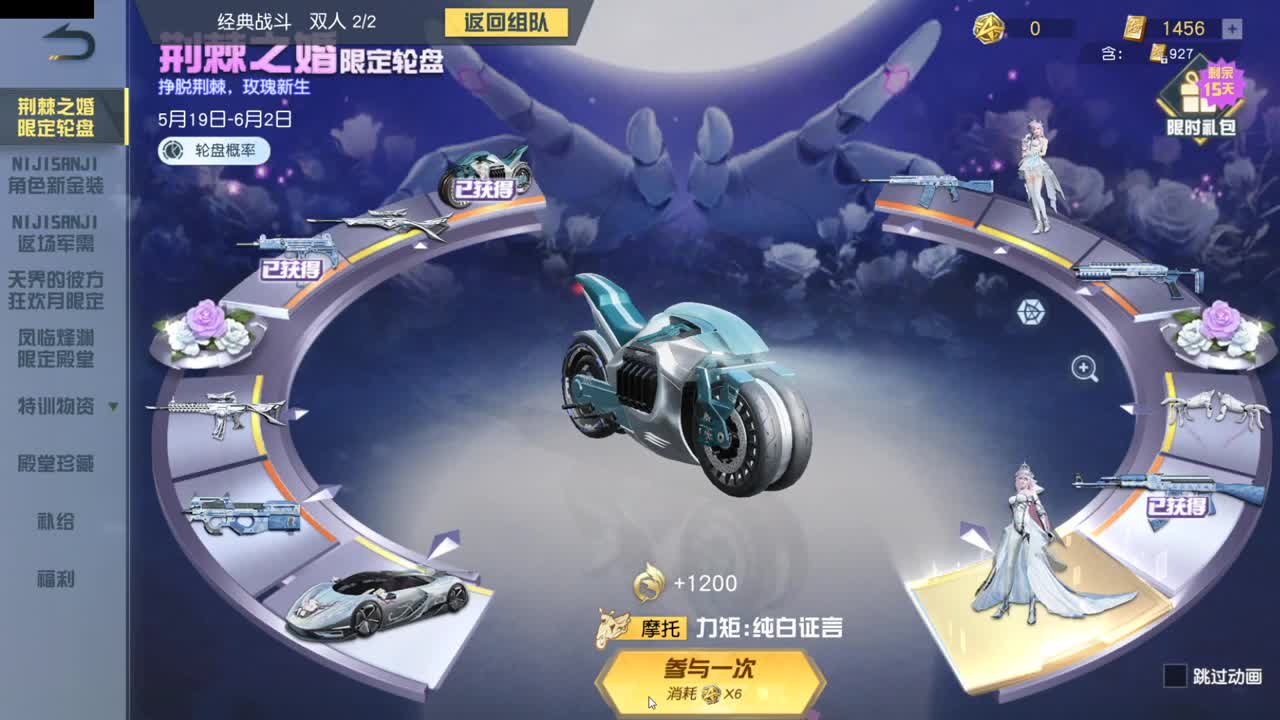Screen dimensions: 1280x720
Task: Enable the 跳过动画 skip animation checkbox
Action: (1176, 677)
